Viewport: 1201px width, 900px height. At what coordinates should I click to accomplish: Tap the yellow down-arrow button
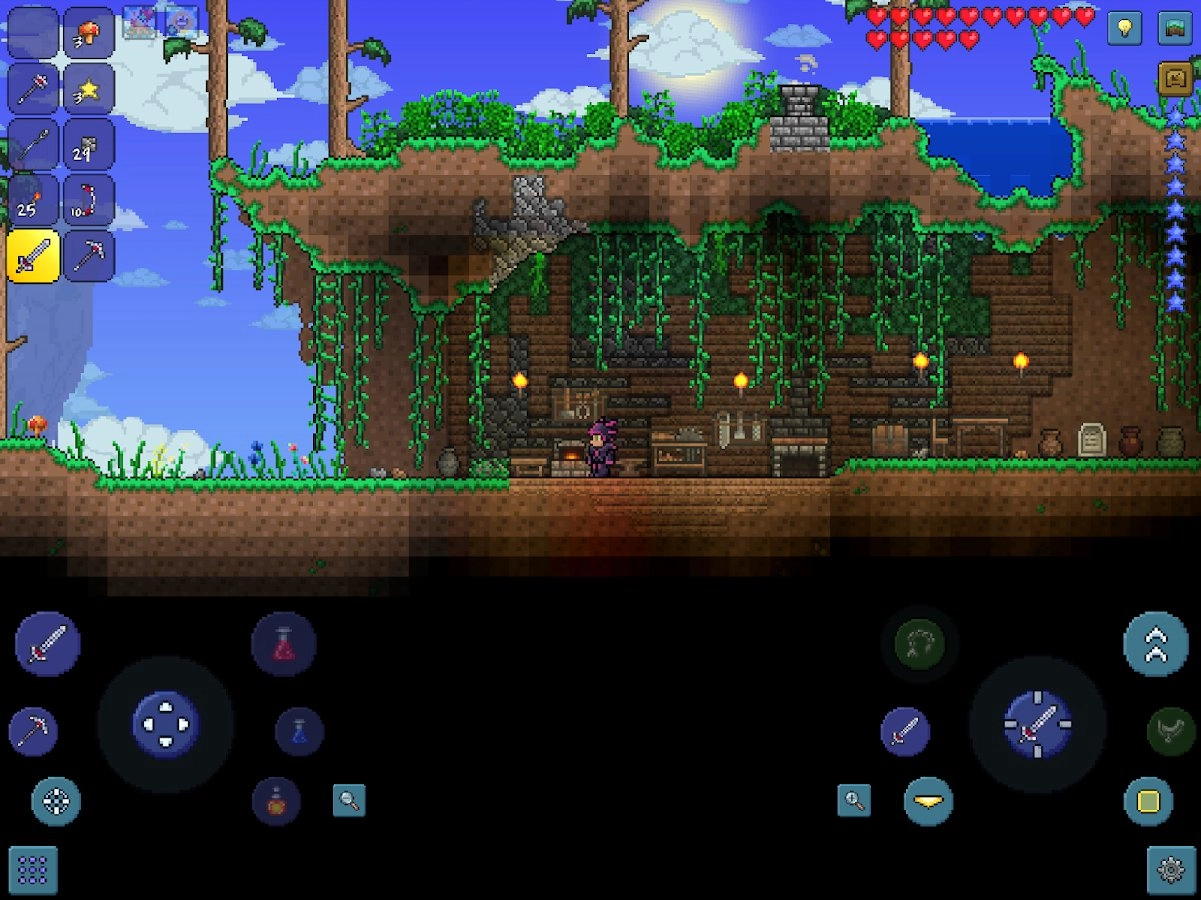click(929, 801)
